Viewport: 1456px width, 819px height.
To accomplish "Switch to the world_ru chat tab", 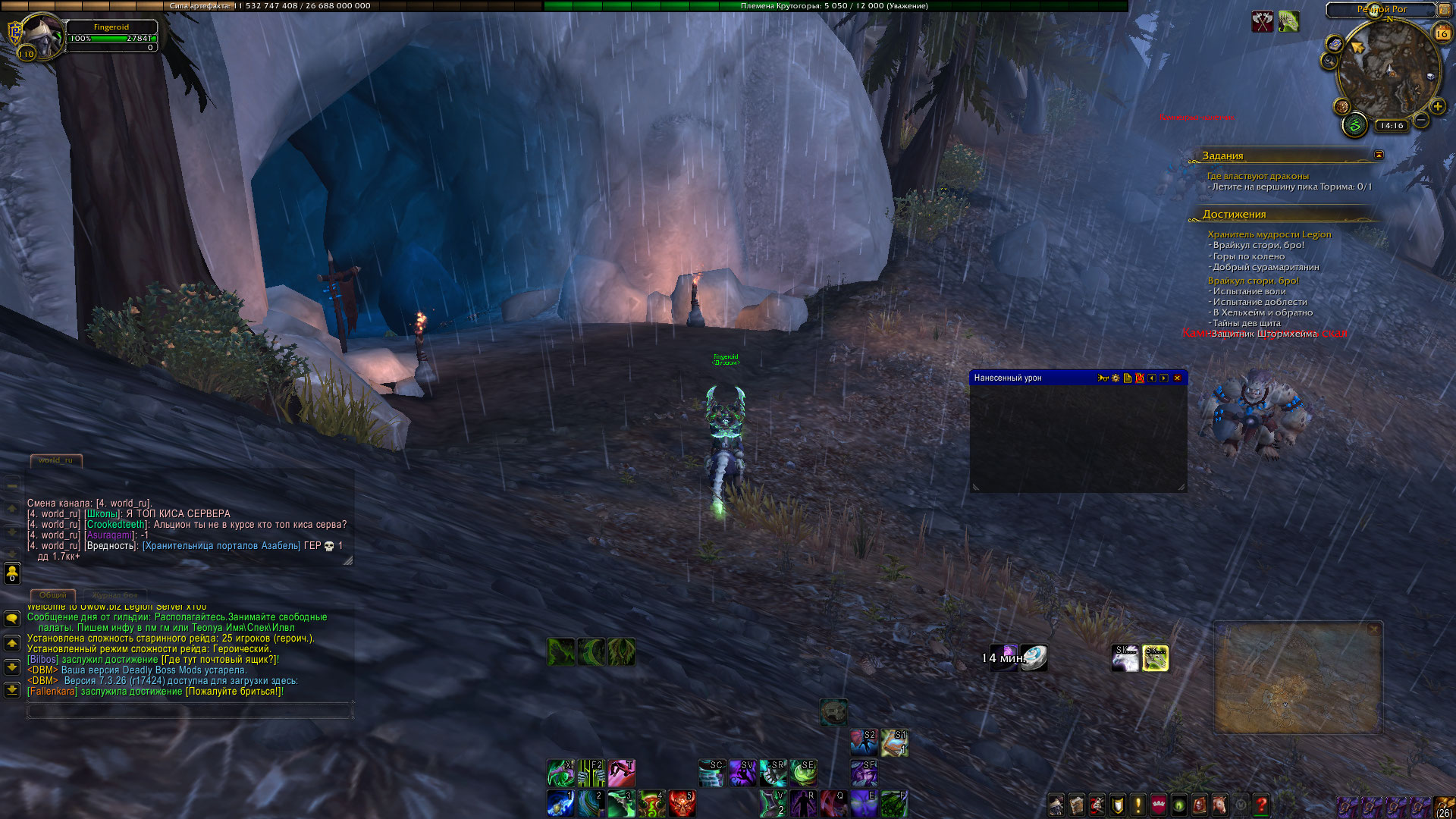I will (55, 460).
